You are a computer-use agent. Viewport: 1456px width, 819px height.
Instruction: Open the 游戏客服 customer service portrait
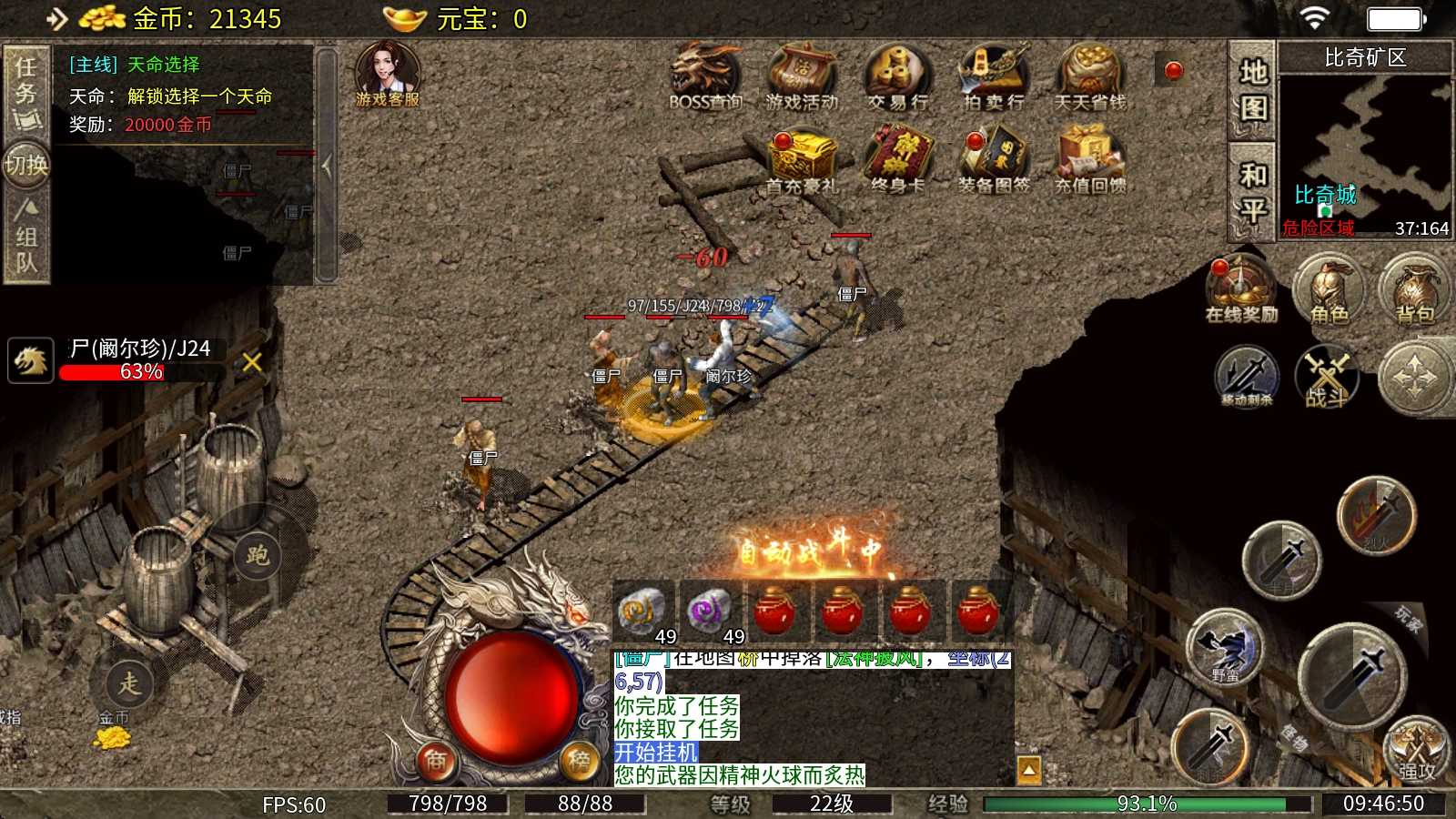tap(388, 75)
